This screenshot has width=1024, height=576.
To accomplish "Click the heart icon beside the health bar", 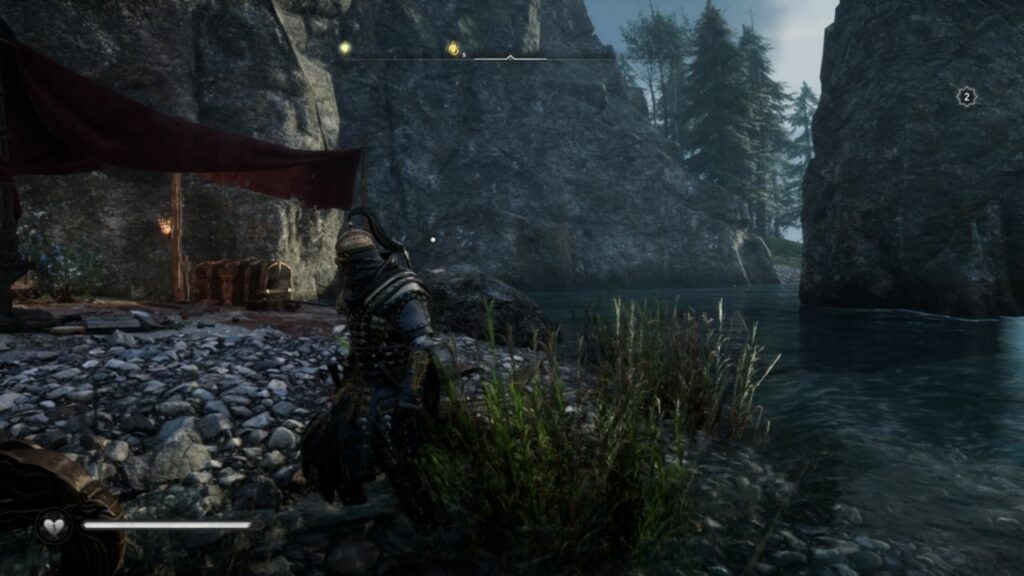I will click(x=52, y=525).
